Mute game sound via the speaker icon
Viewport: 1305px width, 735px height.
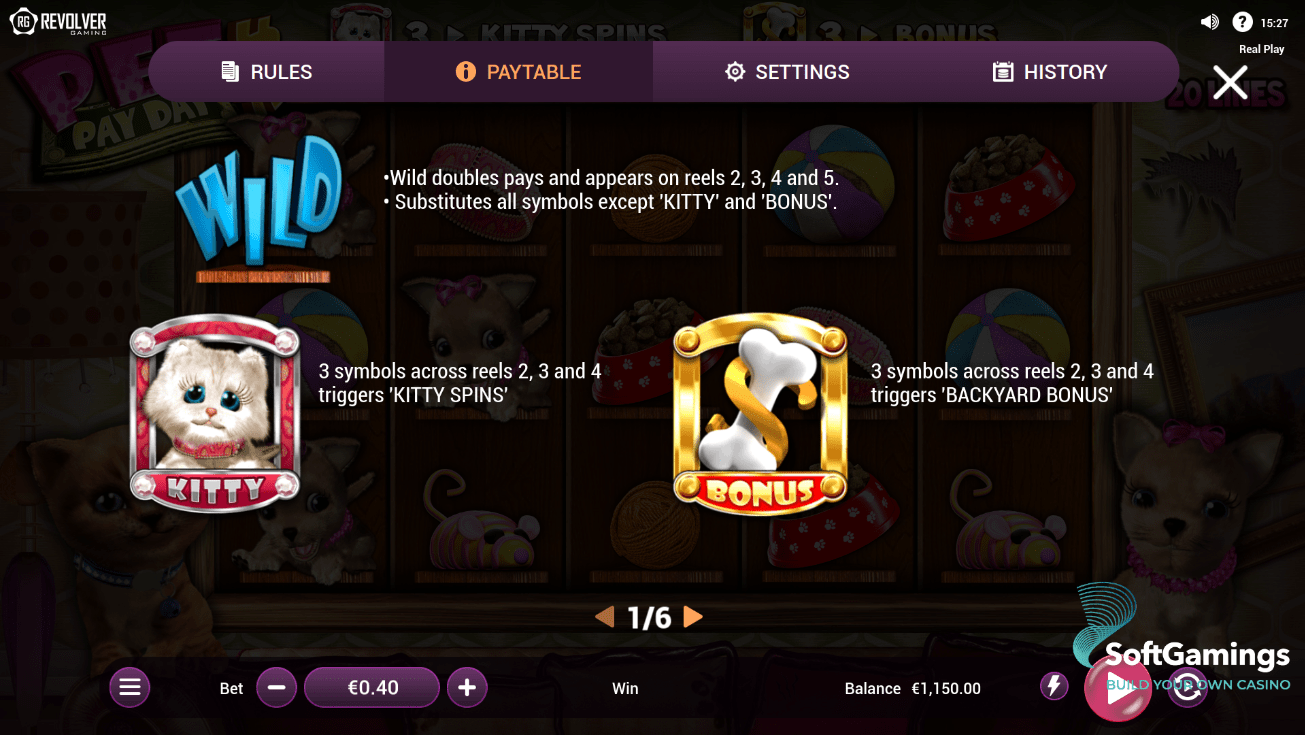click(1209, 20)
